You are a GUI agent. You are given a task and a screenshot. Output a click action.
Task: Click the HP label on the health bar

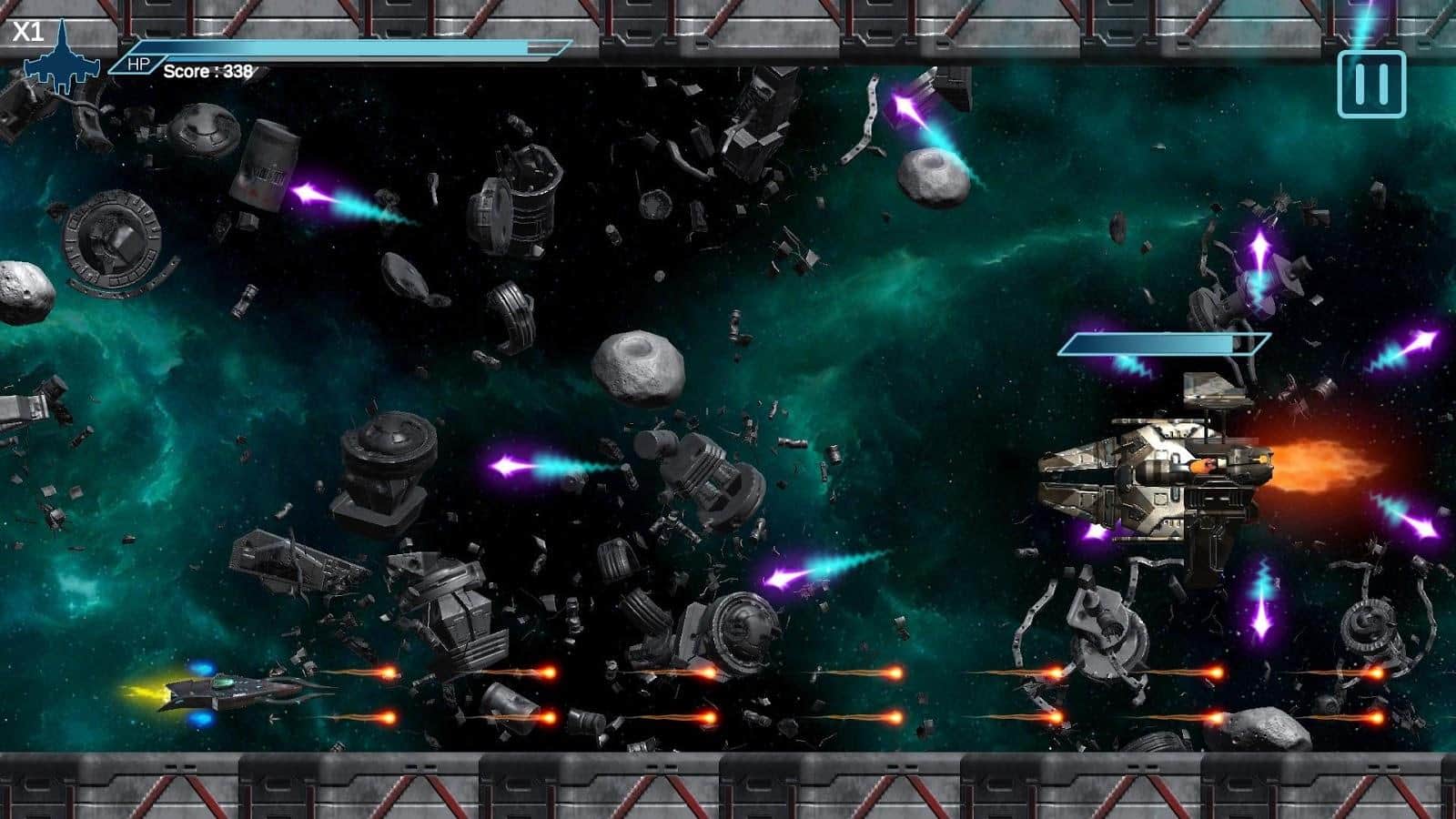coord(137,64)
